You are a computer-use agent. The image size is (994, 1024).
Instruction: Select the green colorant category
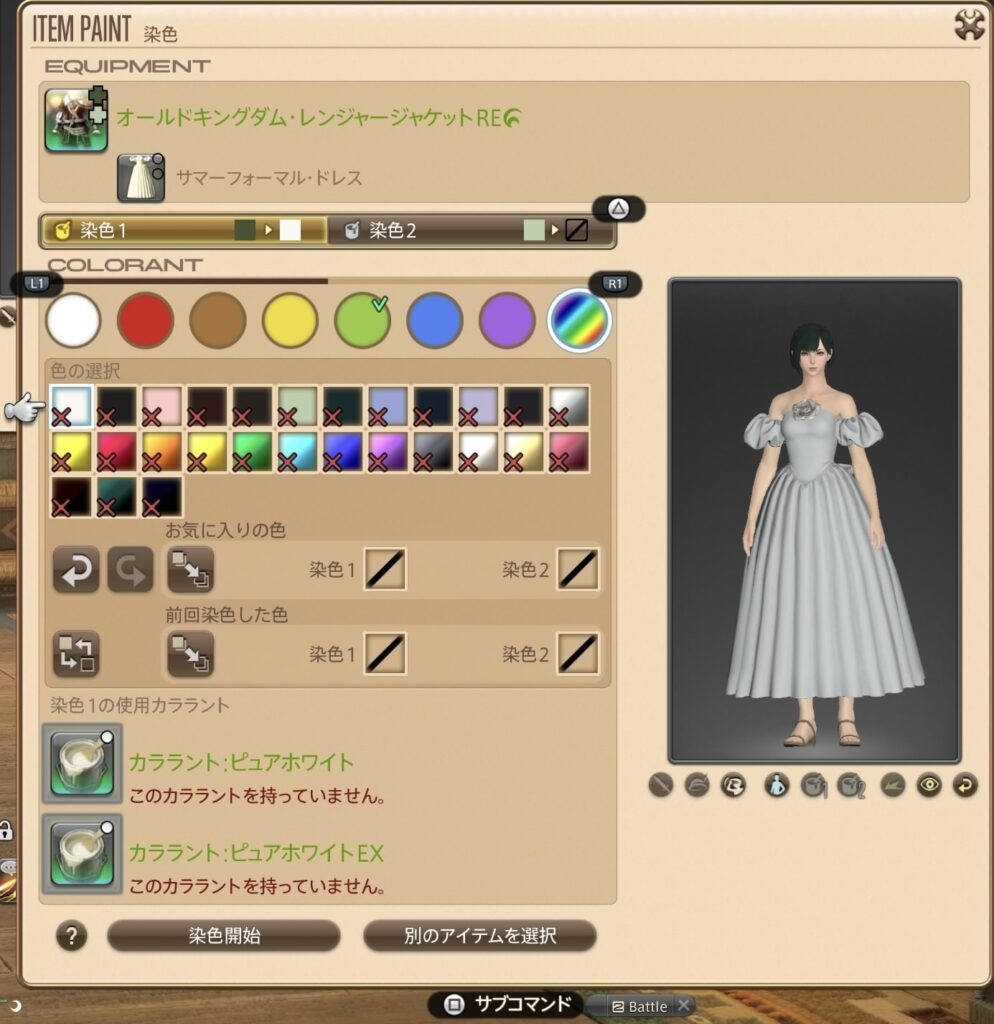[x=362, y=320]
